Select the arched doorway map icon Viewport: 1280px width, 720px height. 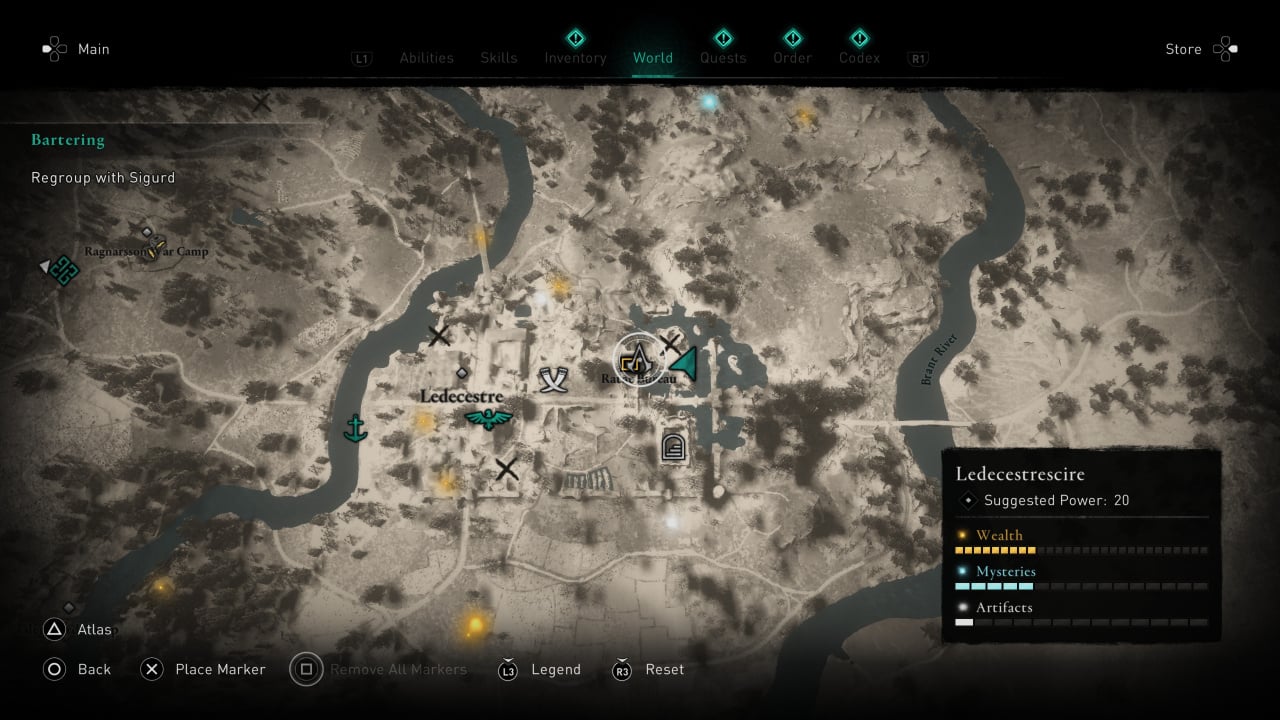pos(674,446)
